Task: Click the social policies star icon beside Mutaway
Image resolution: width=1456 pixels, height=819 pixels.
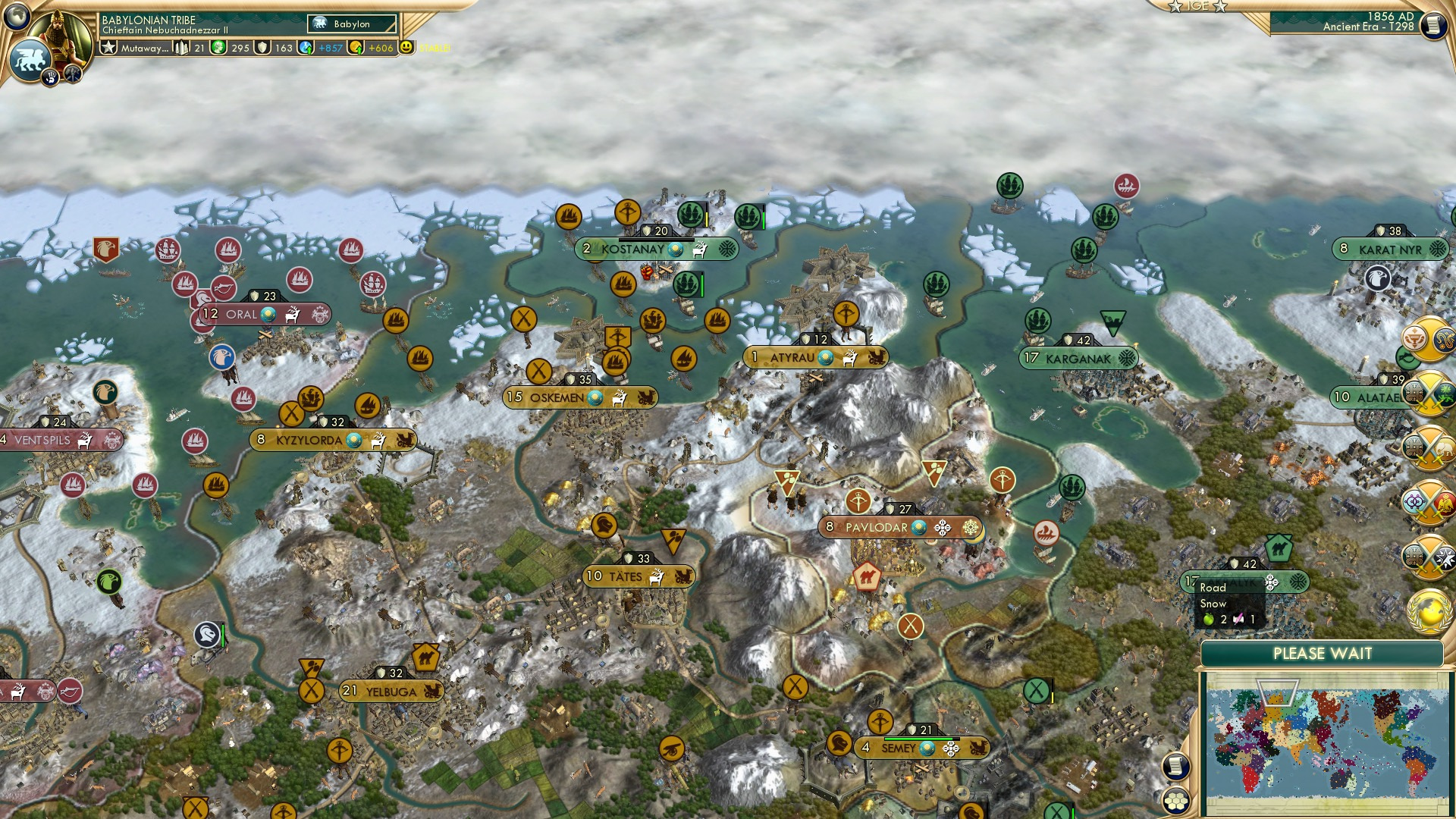Action: tap(108, 47)
